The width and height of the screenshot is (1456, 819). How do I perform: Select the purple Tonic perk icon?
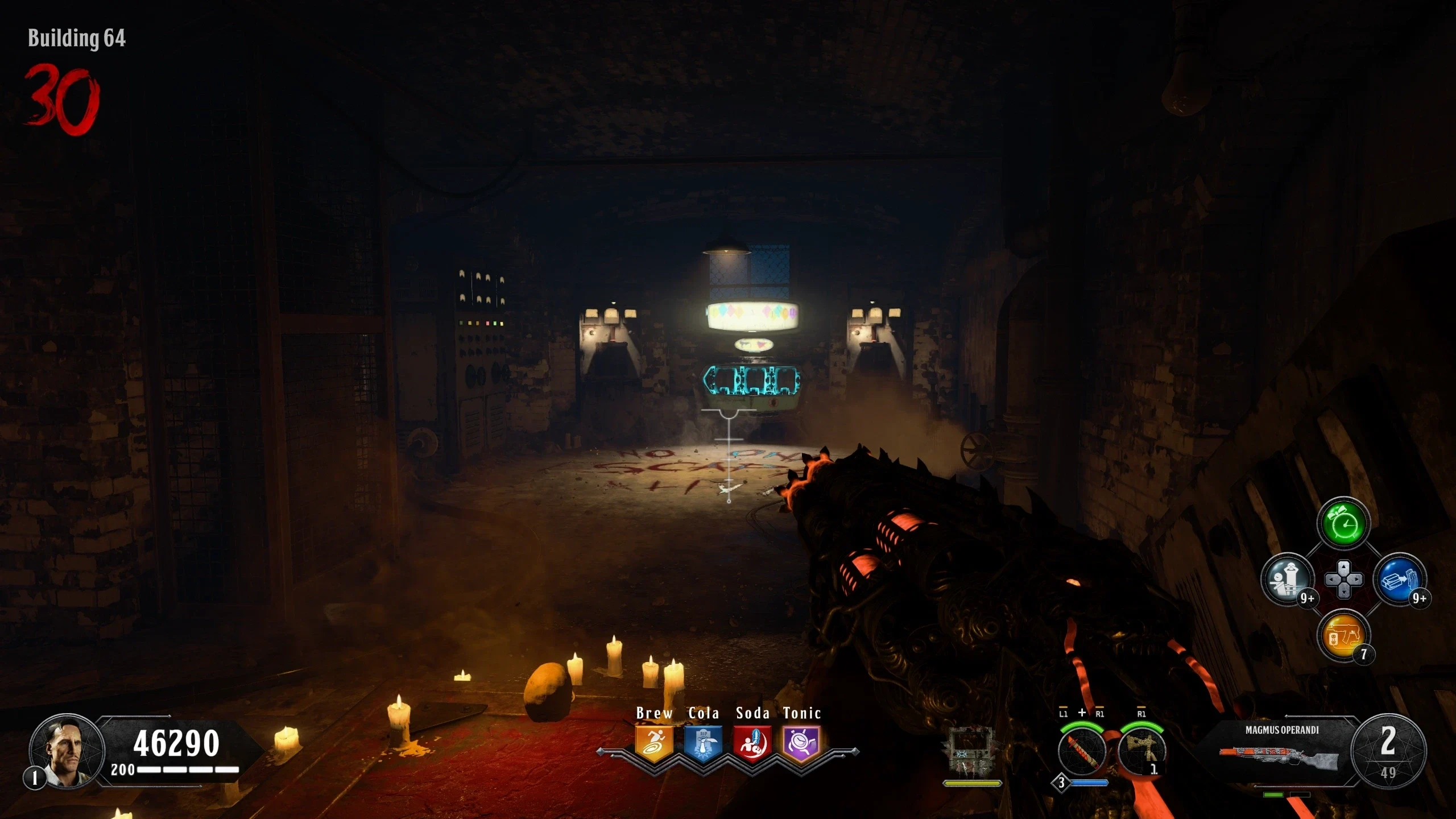[x=801, y=743]
